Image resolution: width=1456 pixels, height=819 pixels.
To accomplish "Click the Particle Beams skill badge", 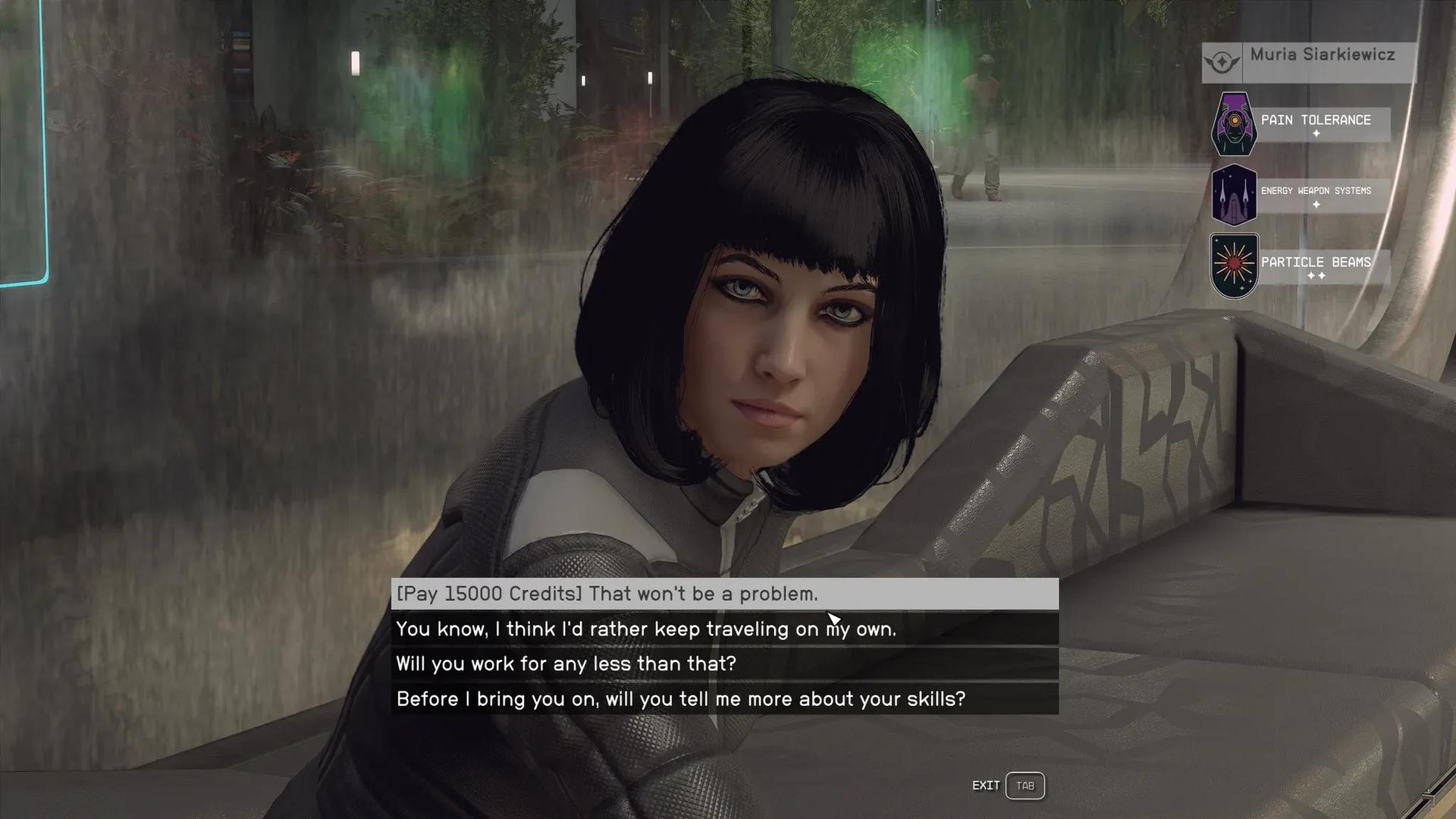I will click(x=1234, y=265).
